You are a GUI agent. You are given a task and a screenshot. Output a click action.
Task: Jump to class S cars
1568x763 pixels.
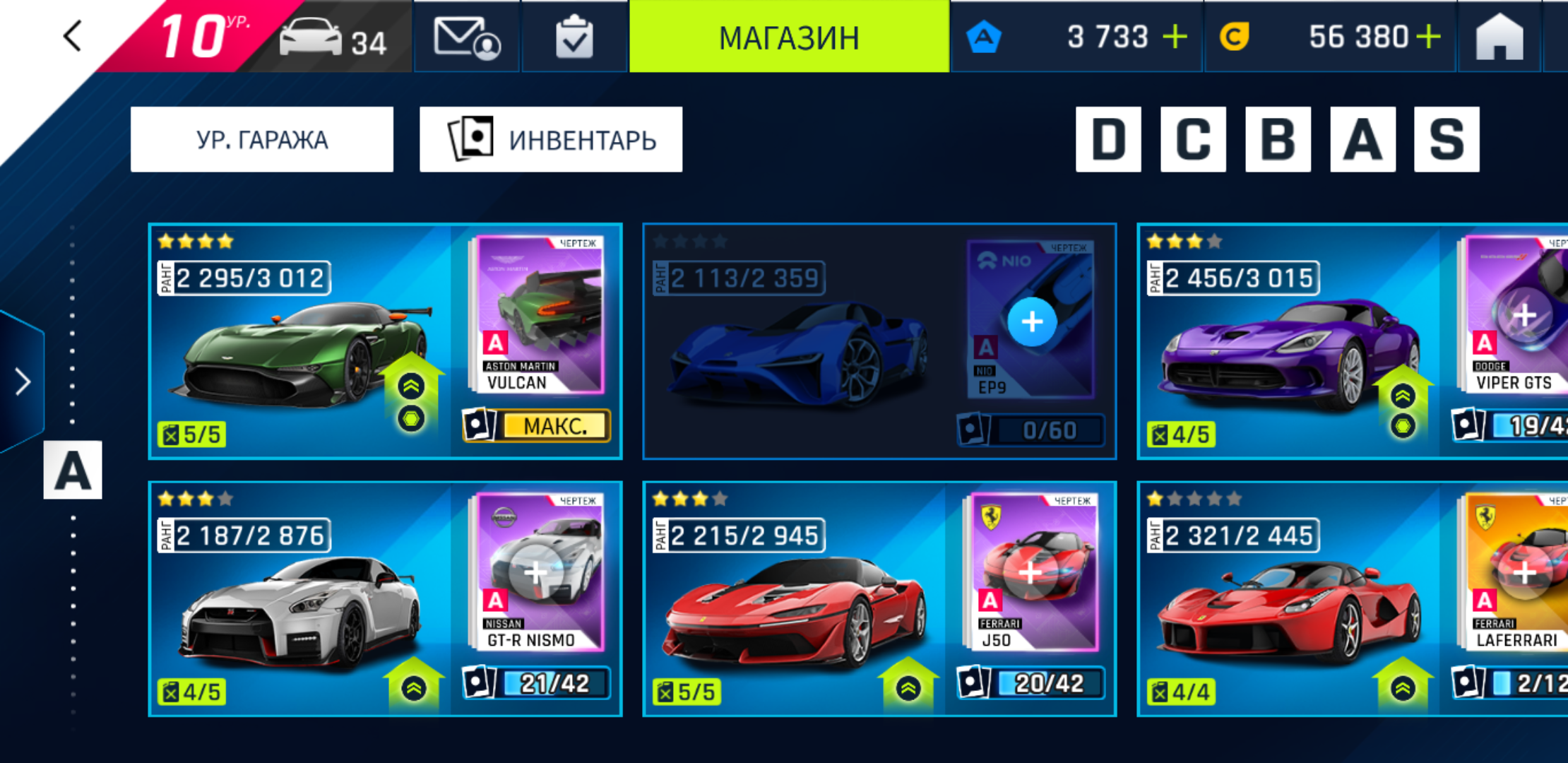[x=1447, y=140]
